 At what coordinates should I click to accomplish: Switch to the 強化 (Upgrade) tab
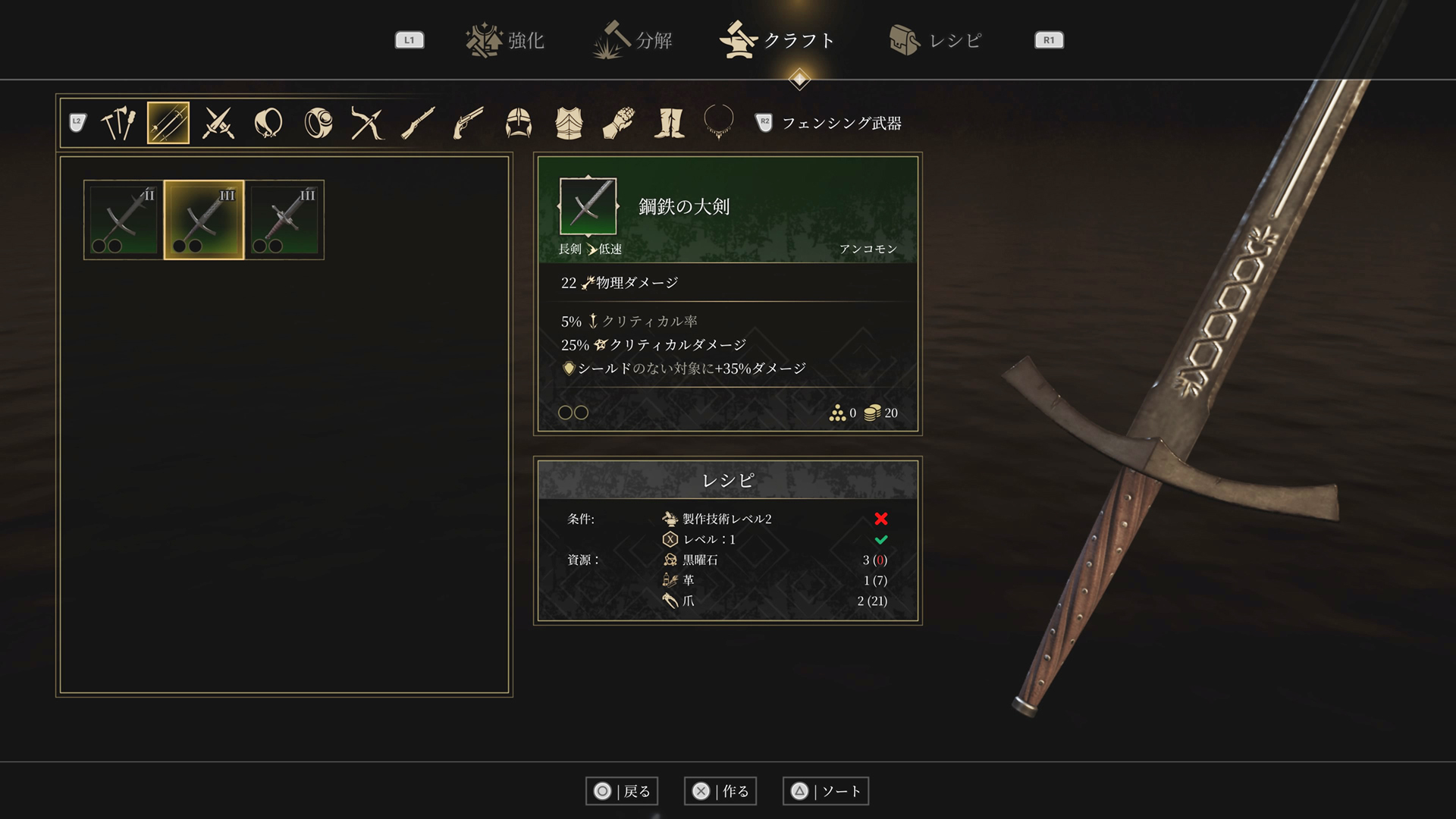pos(506,40)
